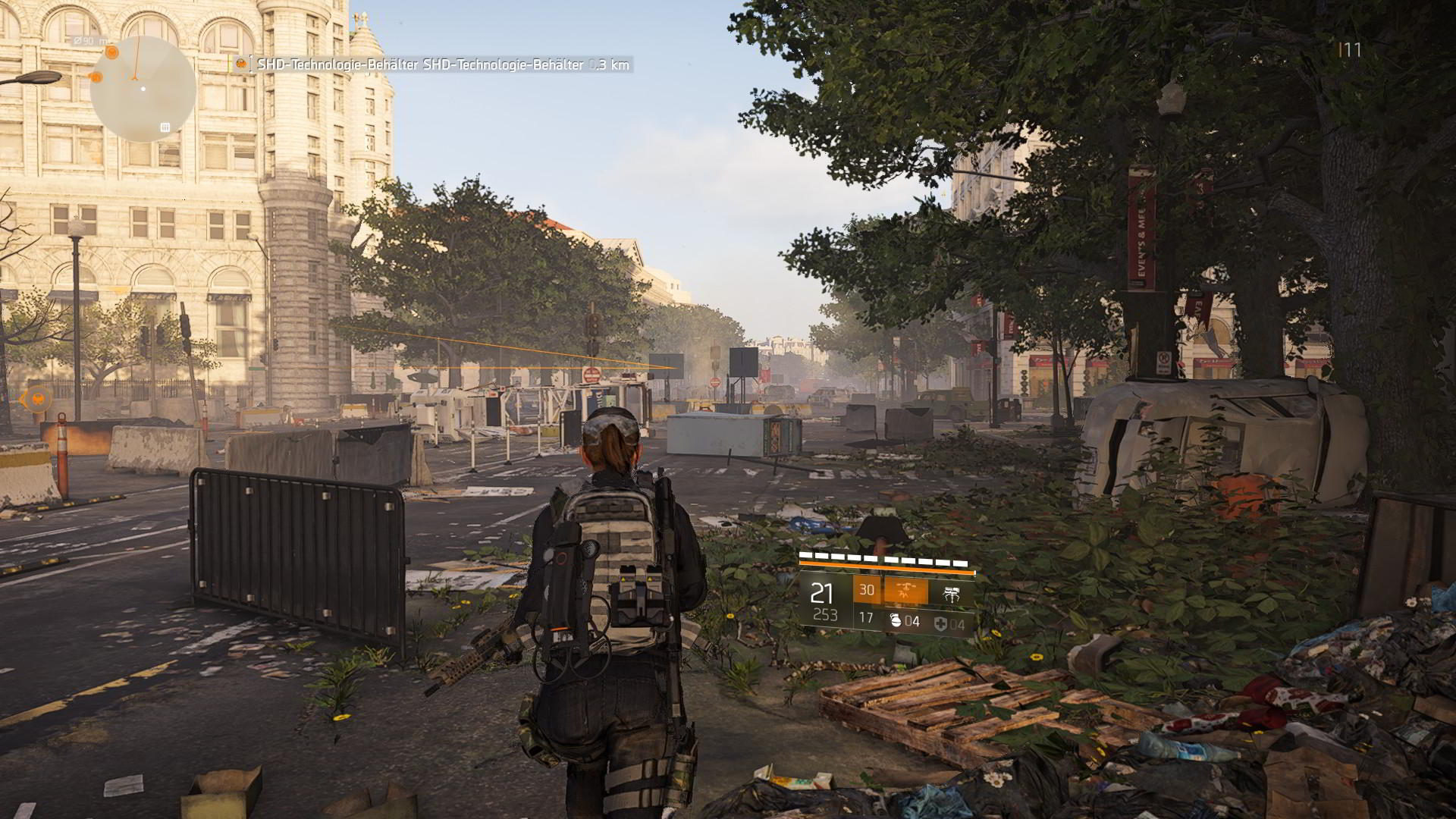The width and height of the screenshot is (1456, 819).
Task: Click the white player dot inside the minimap
Action: tap(143, 89)
